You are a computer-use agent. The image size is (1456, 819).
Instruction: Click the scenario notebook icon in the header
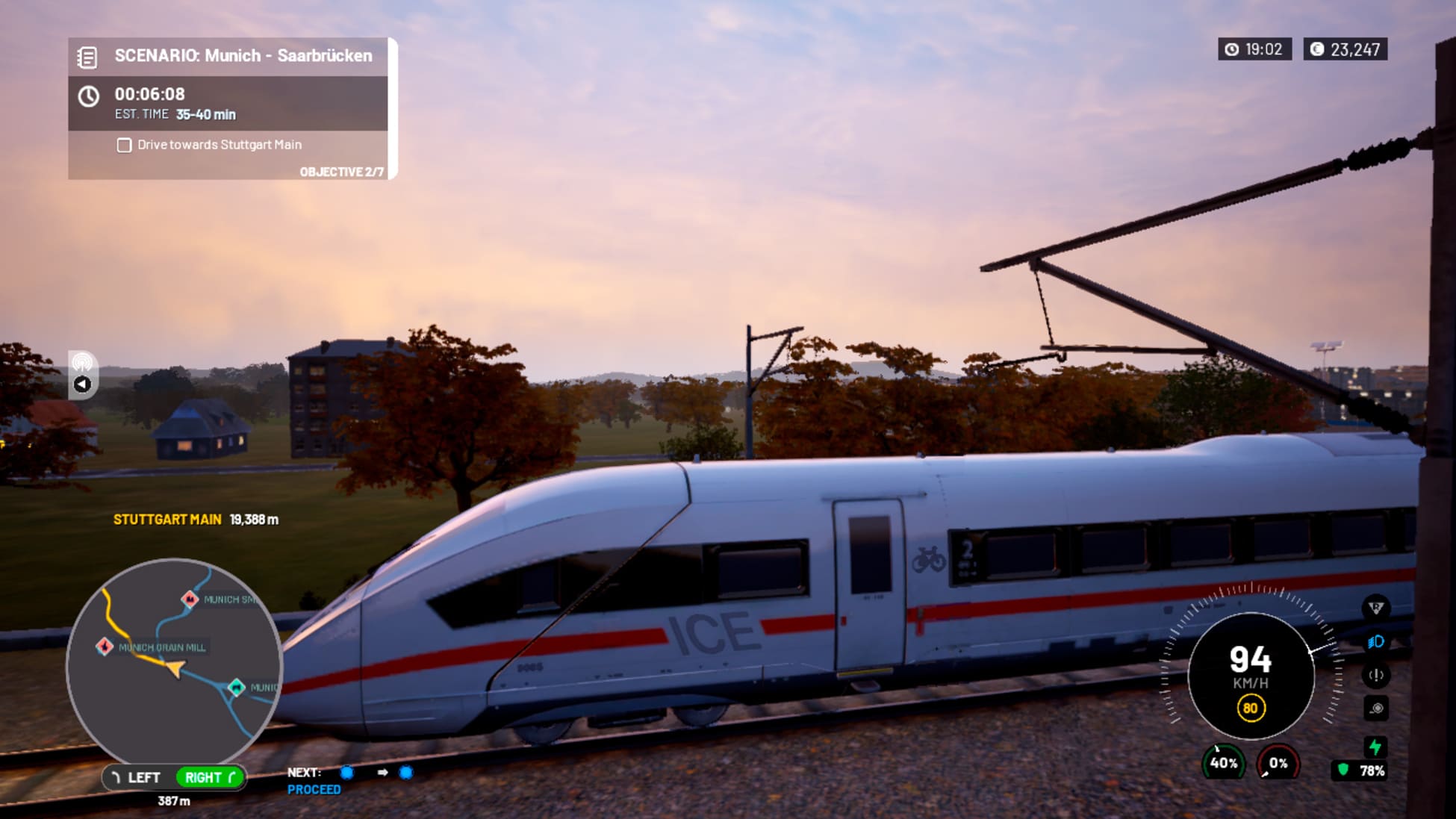(90, 55)
